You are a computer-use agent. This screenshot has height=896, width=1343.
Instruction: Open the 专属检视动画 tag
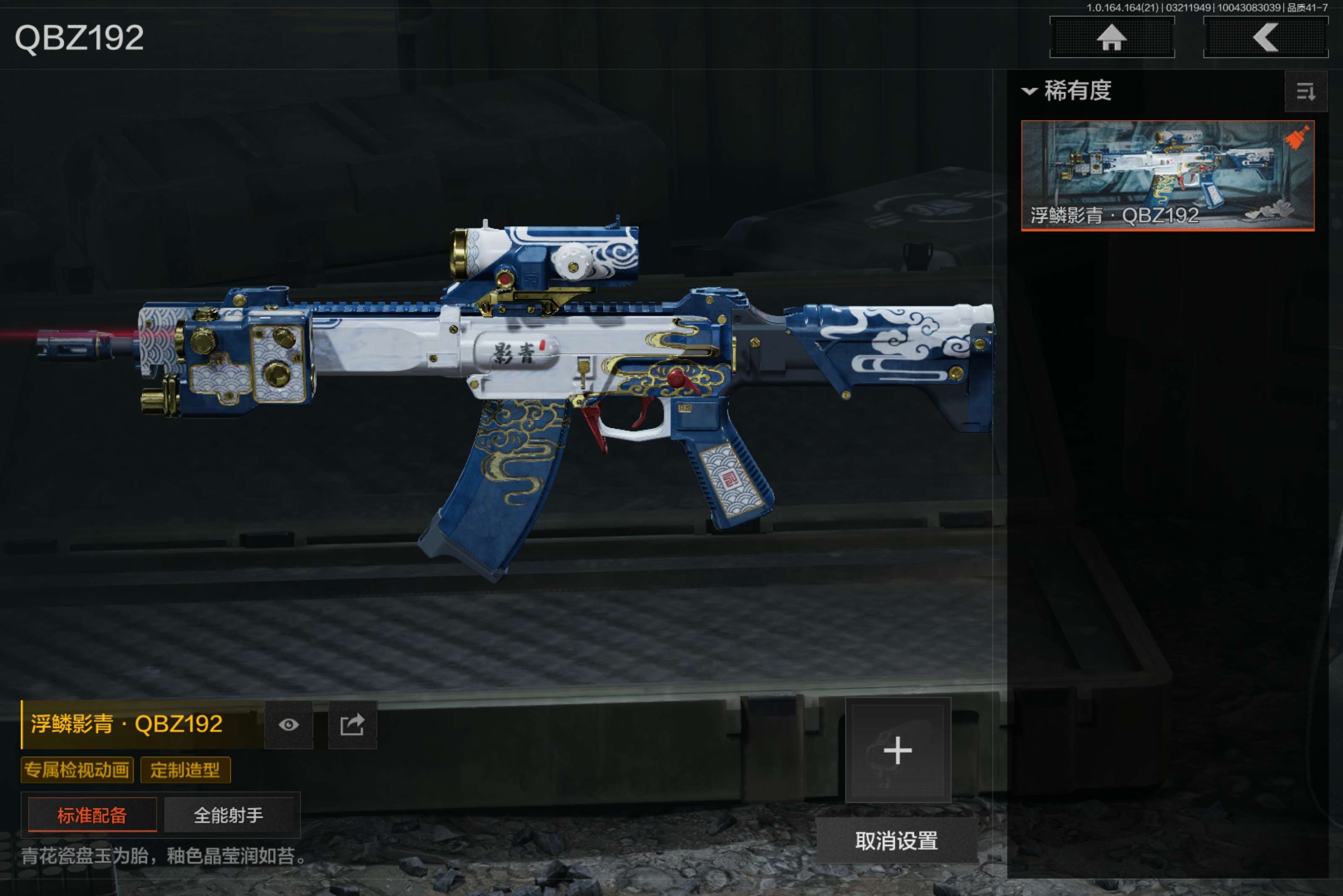coord(77,770)
